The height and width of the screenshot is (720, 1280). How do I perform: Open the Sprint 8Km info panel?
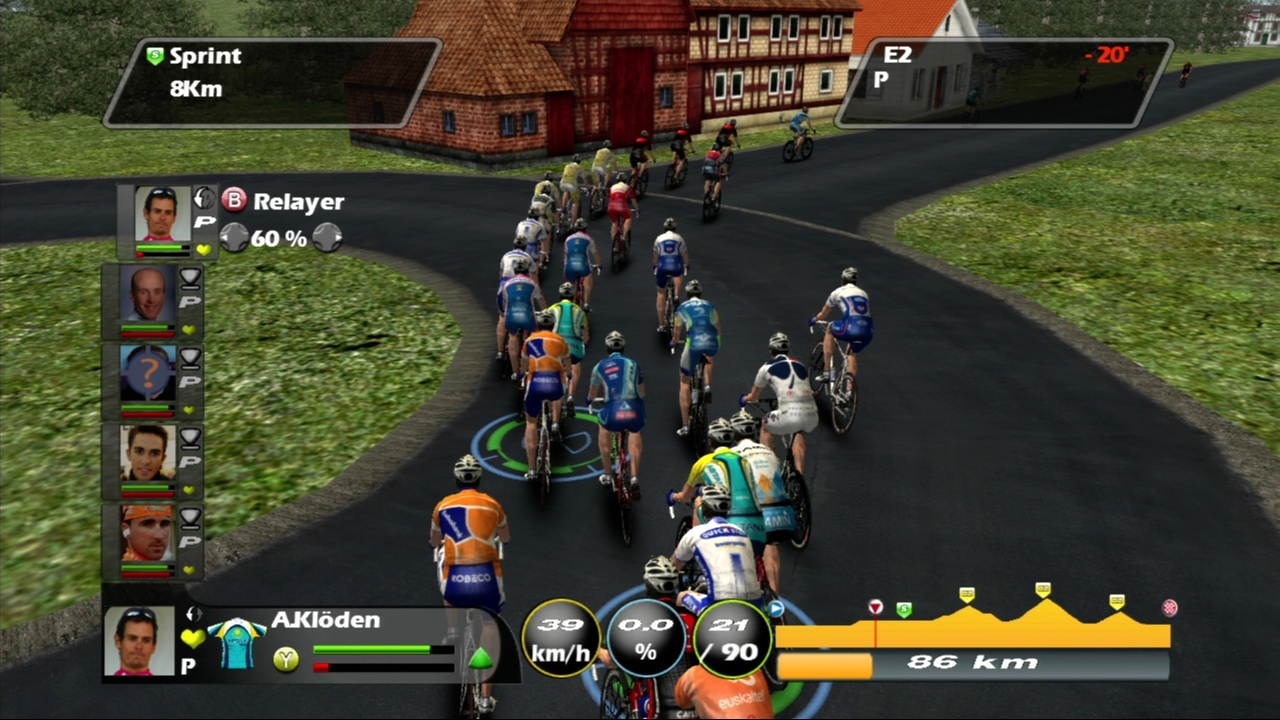[272, 83]
